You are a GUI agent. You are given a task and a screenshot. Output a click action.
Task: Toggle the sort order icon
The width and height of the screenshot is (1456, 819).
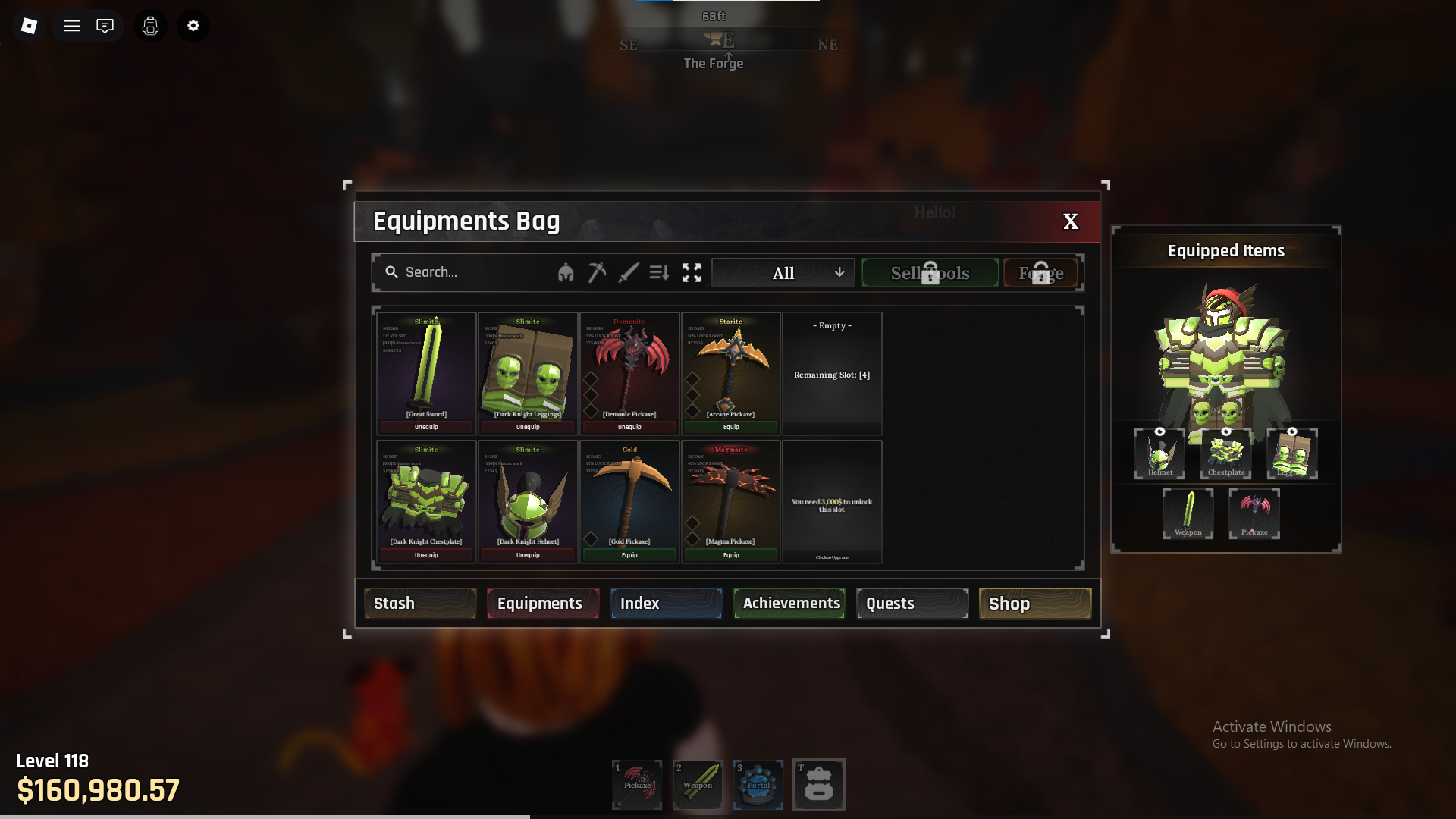click(x=659, y=272)
